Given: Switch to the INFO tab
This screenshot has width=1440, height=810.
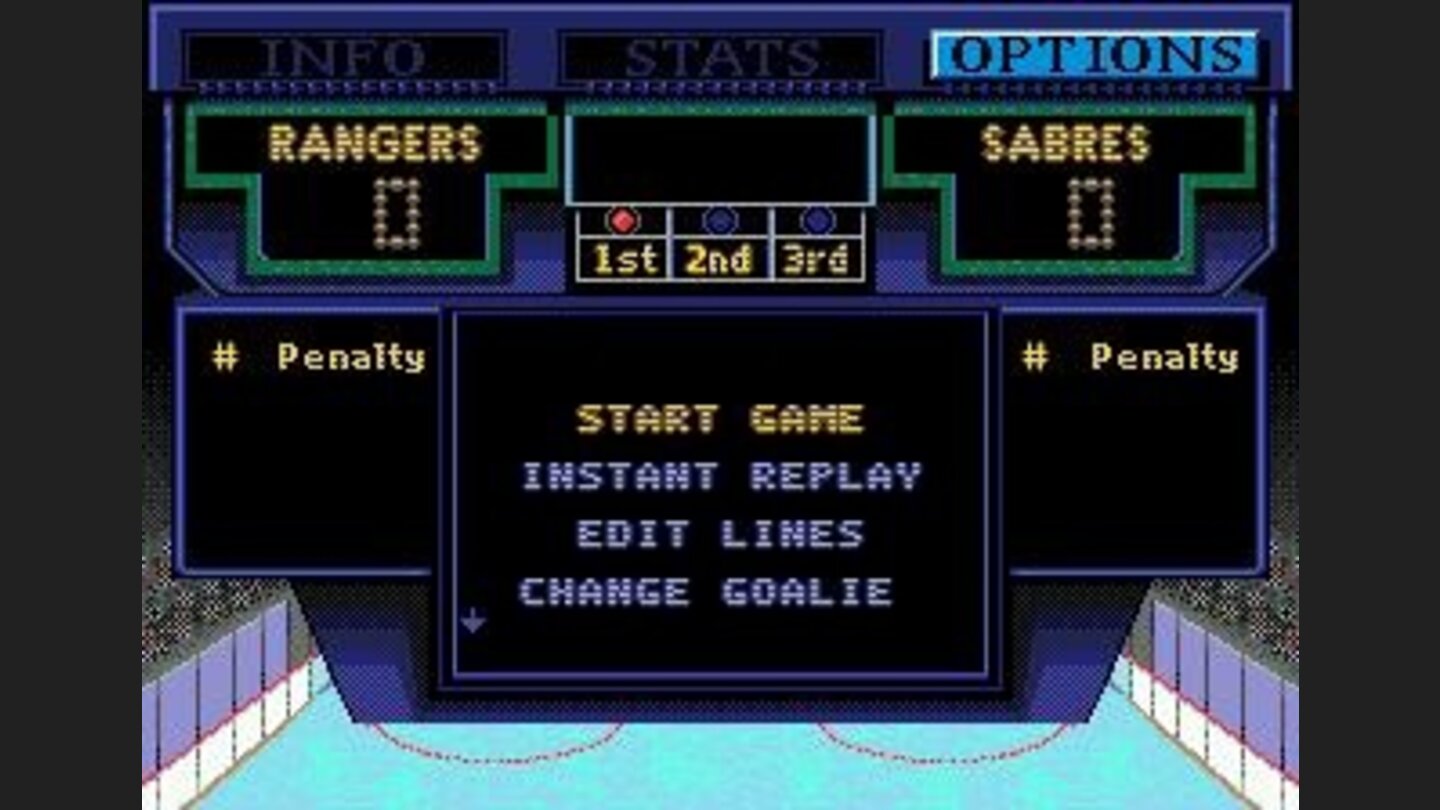Looking at the screenshot, I should [348, 52].
